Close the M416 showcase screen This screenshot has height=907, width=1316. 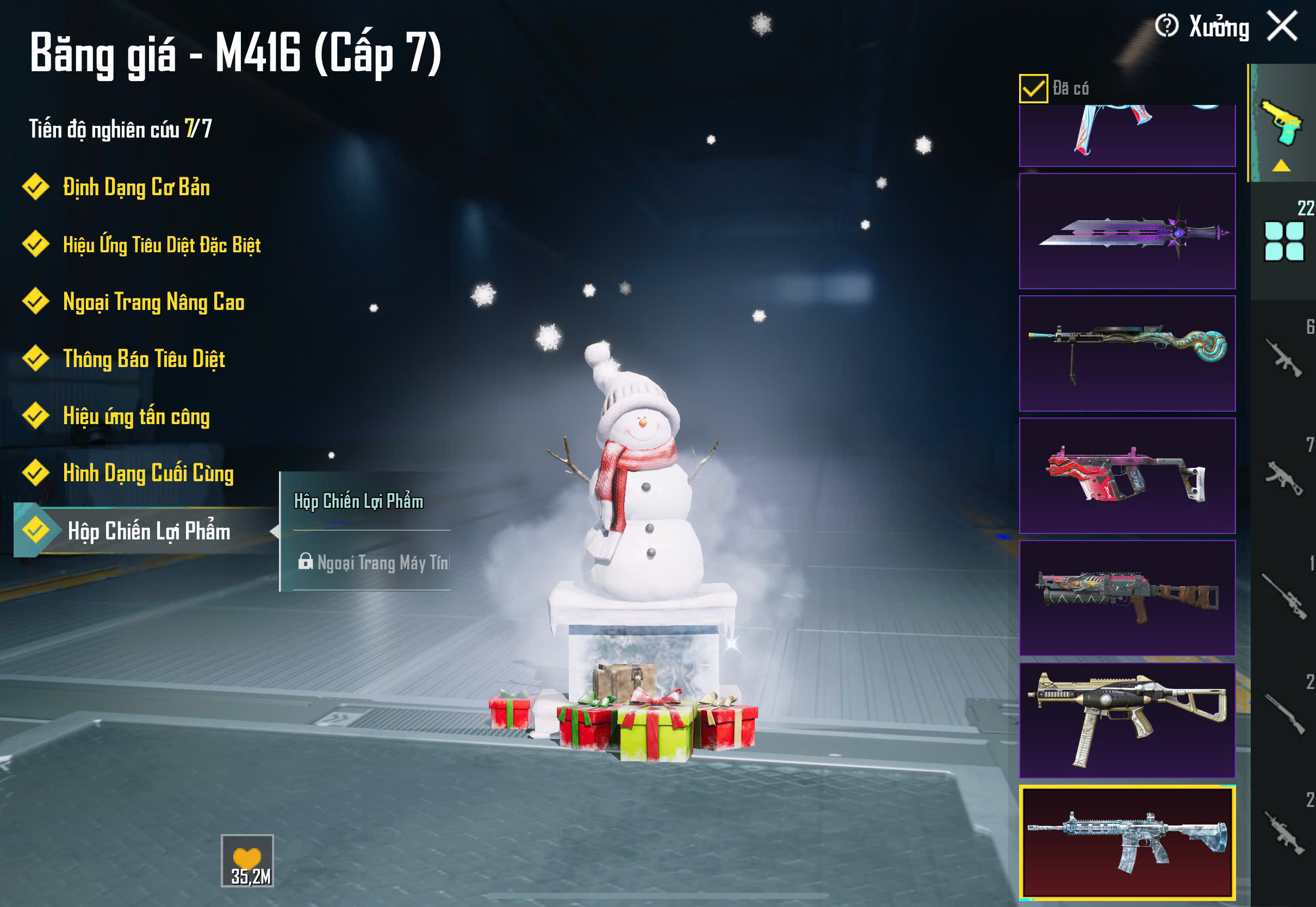pos(1282,27)
